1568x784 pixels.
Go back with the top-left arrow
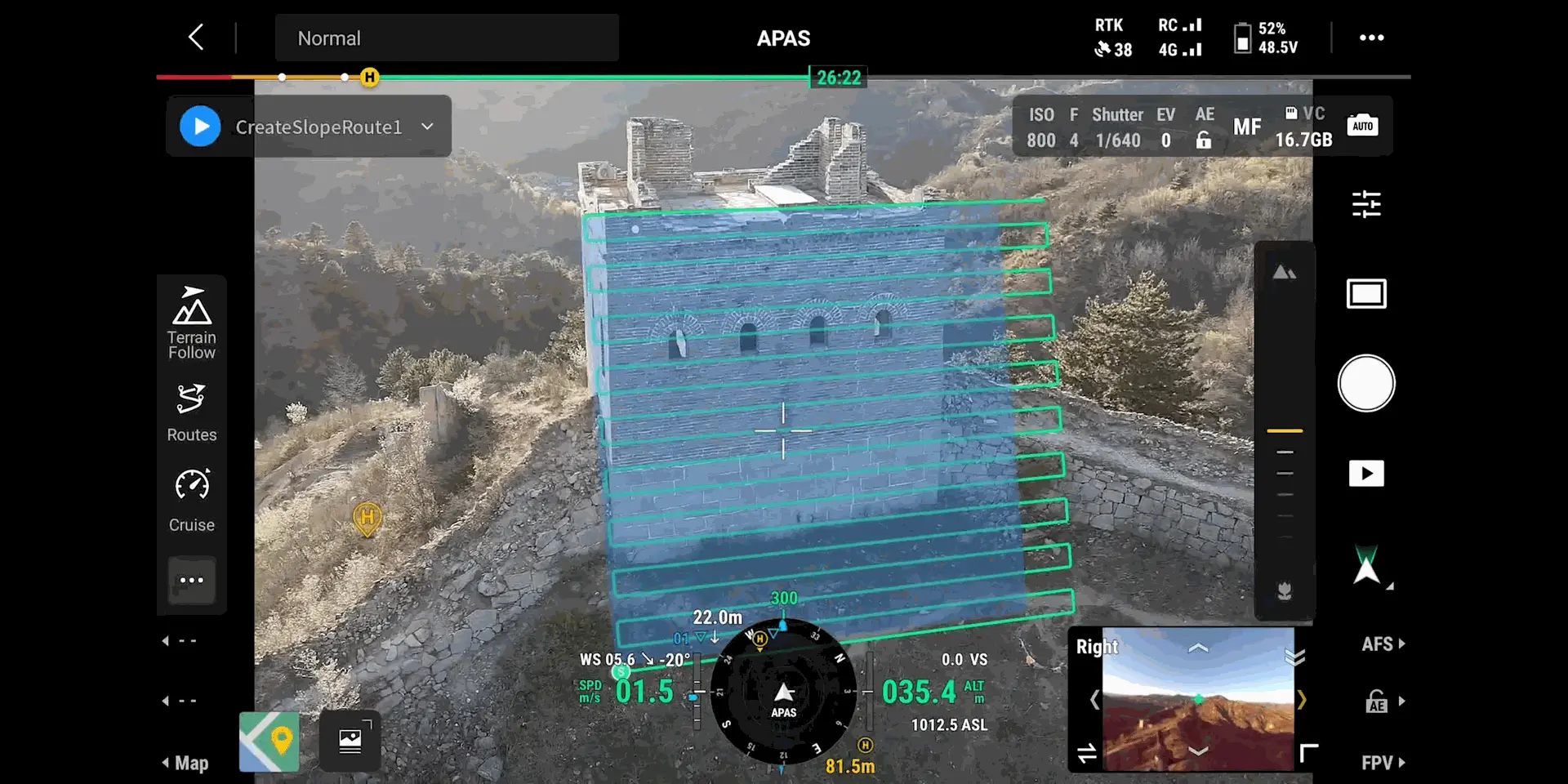pyautogui.click(x=196, y=37)
